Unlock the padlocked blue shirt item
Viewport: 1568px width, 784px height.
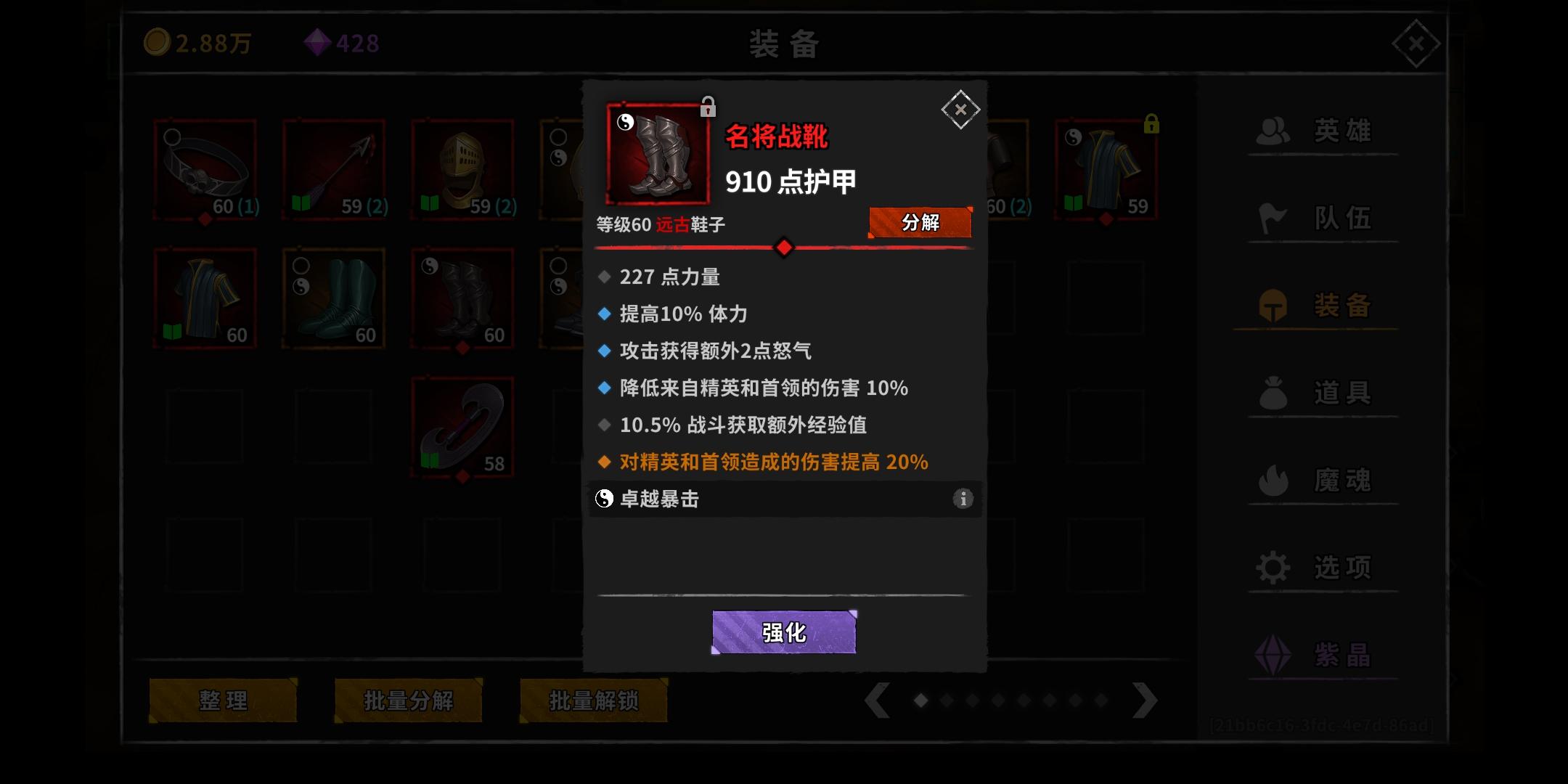pos(1153,124)
